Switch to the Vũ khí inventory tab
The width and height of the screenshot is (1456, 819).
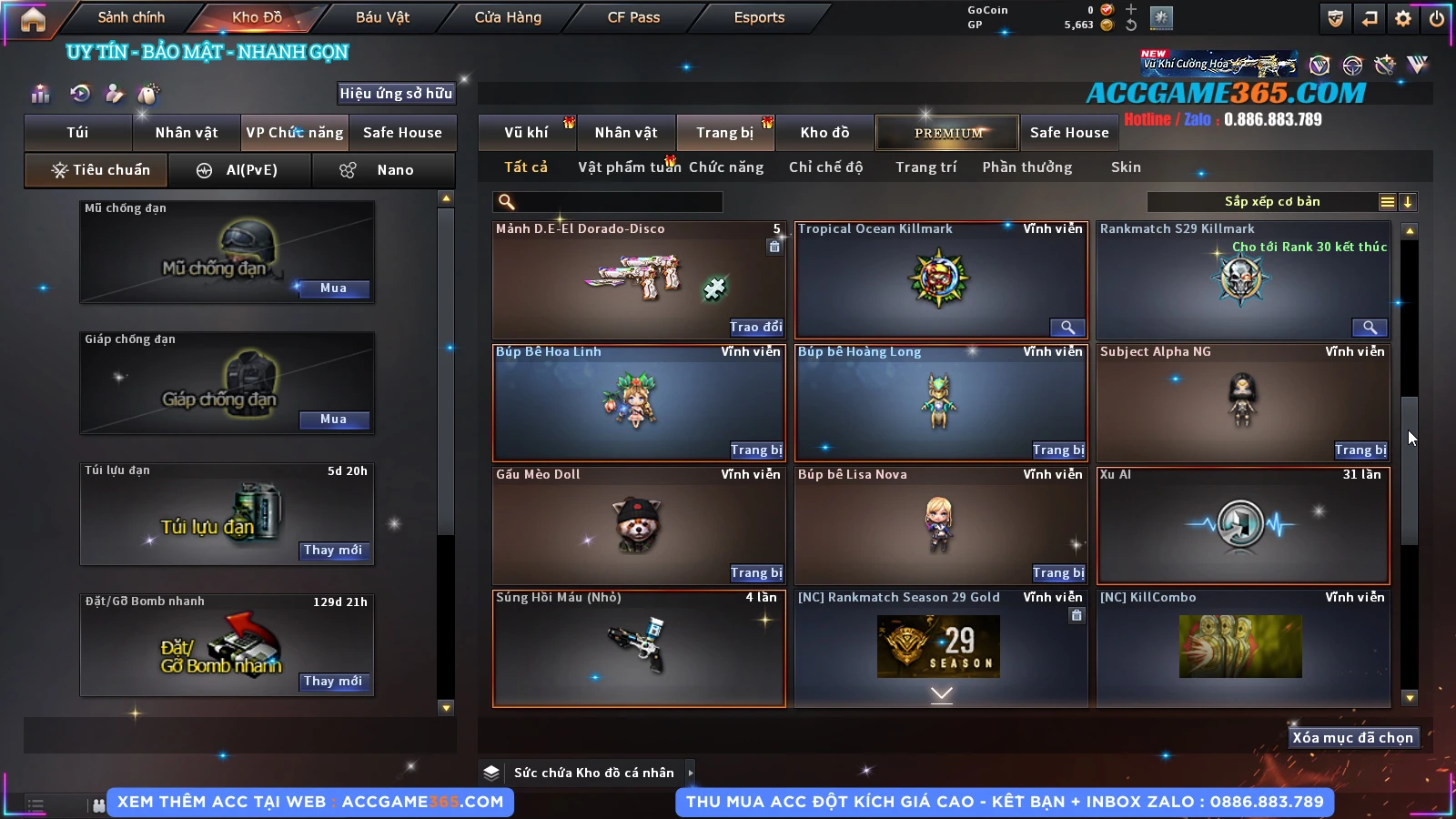526,133
